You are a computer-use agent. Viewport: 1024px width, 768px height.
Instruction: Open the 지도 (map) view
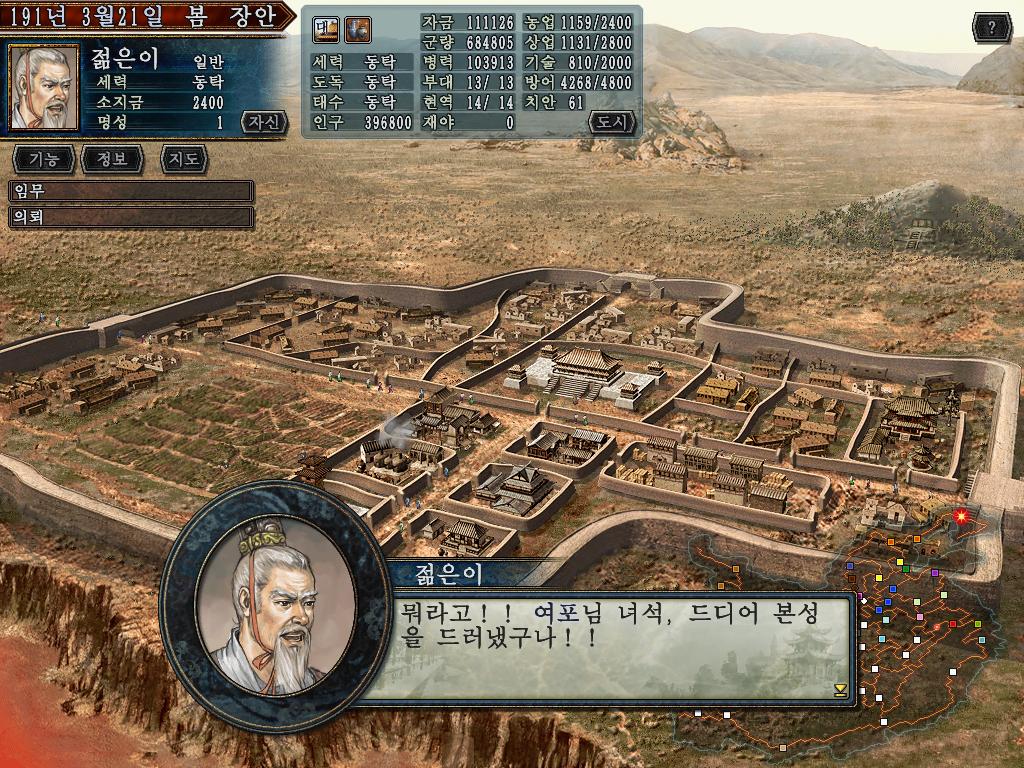click(x=183, y=158)
